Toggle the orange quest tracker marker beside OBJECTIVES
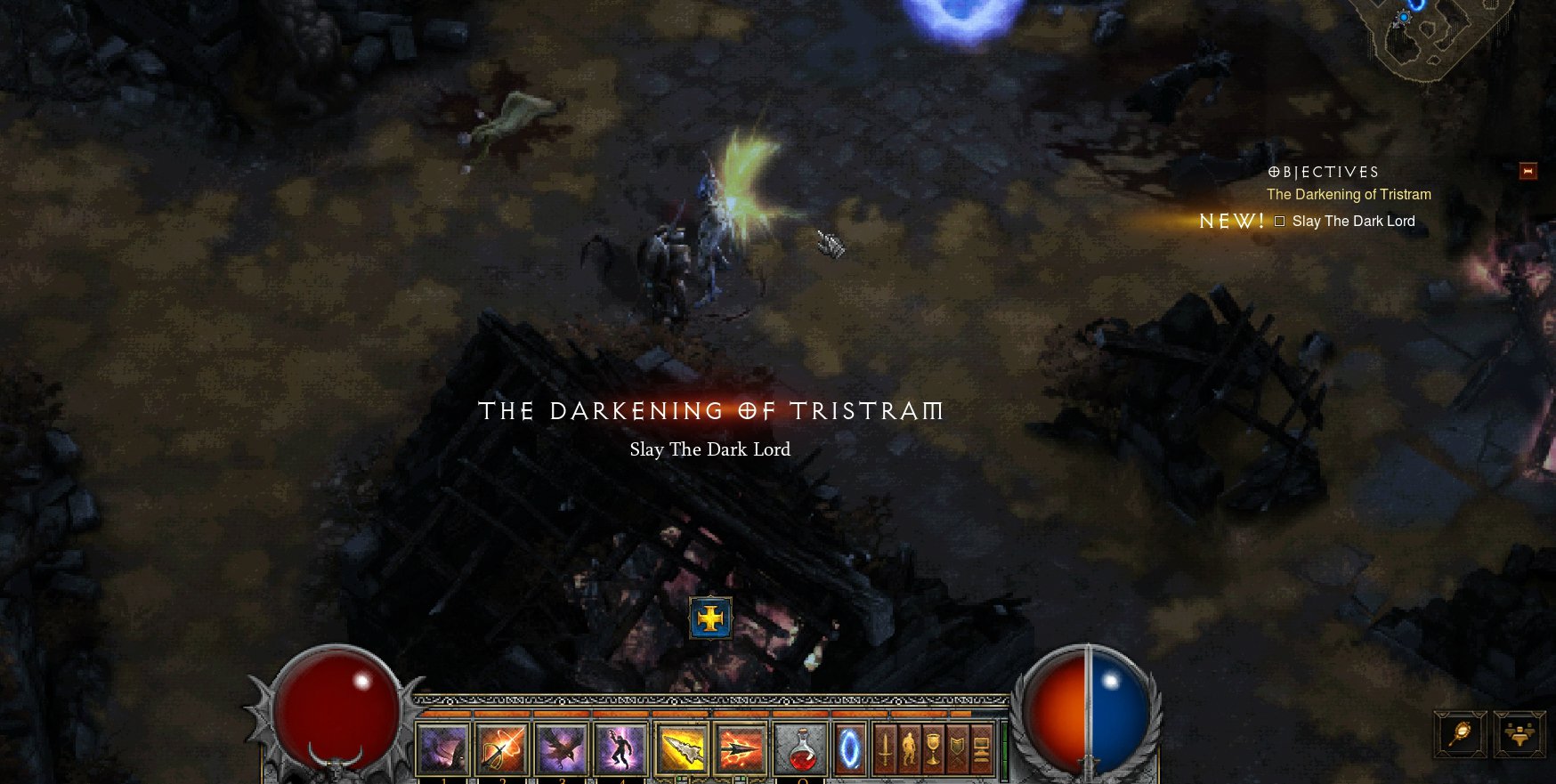This screenshot has width=1556, height=784. click(1528, 171)
